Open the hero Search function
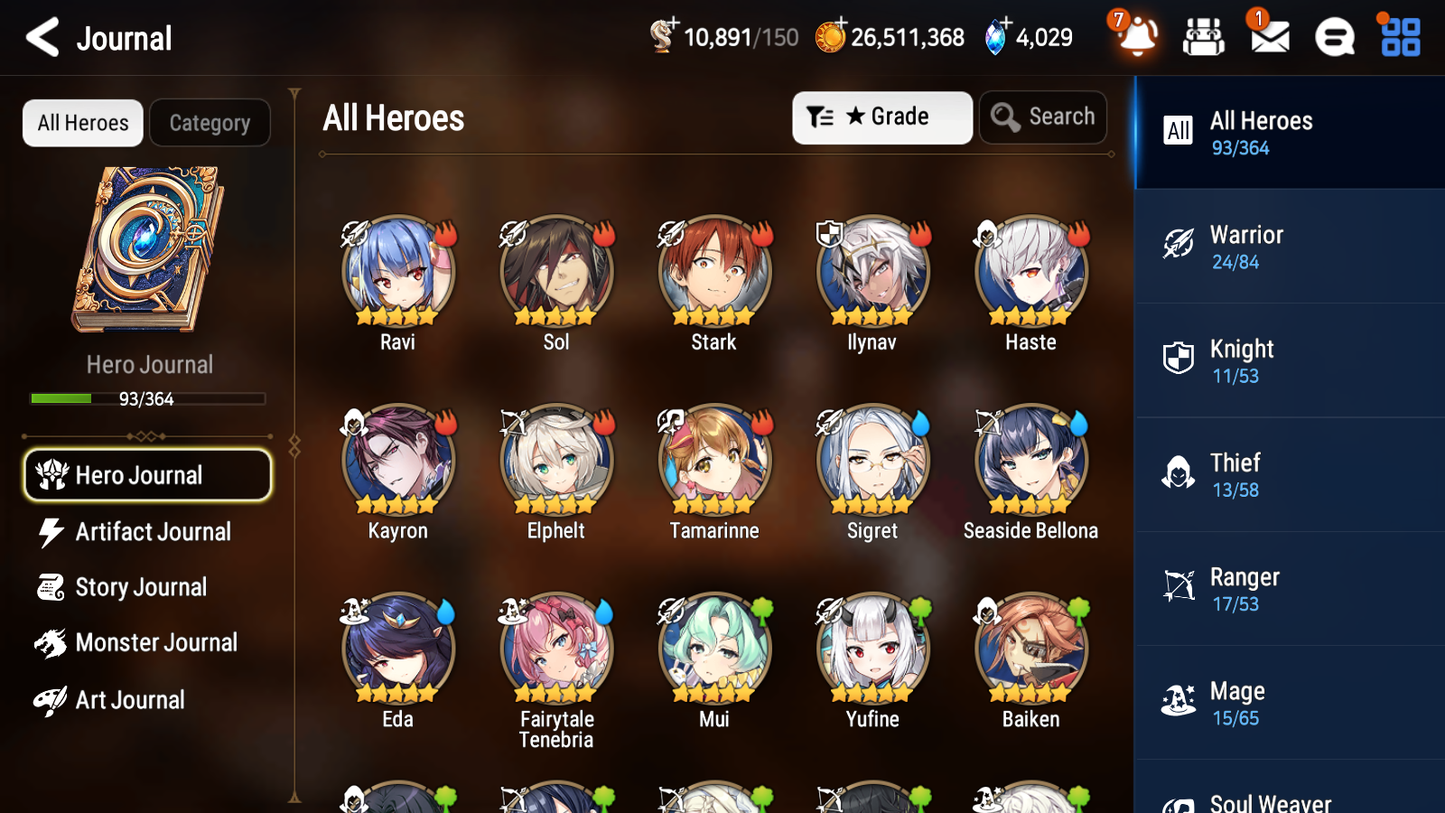Viewport: 1445px width, 813px height. [1043, 117]
